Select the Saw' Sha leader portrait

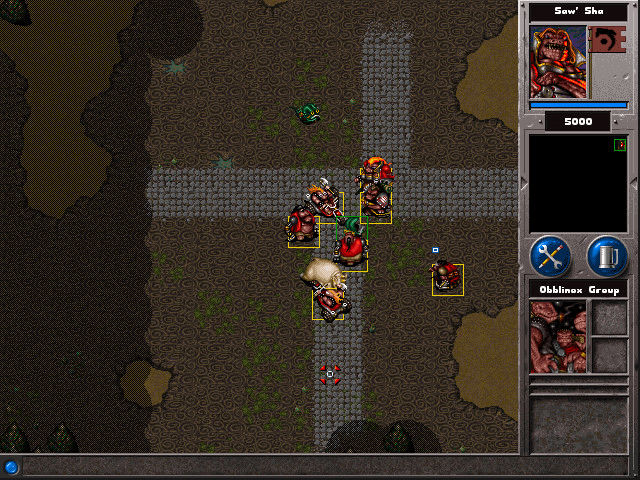pos(558,61)
